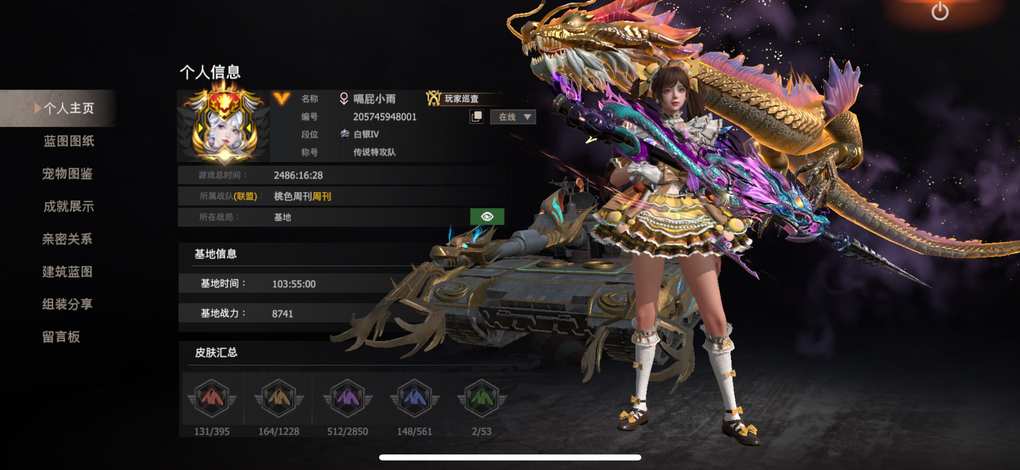The image size is (1020, 470).
Task: Click the power button at top right
Action: point(939,12)
